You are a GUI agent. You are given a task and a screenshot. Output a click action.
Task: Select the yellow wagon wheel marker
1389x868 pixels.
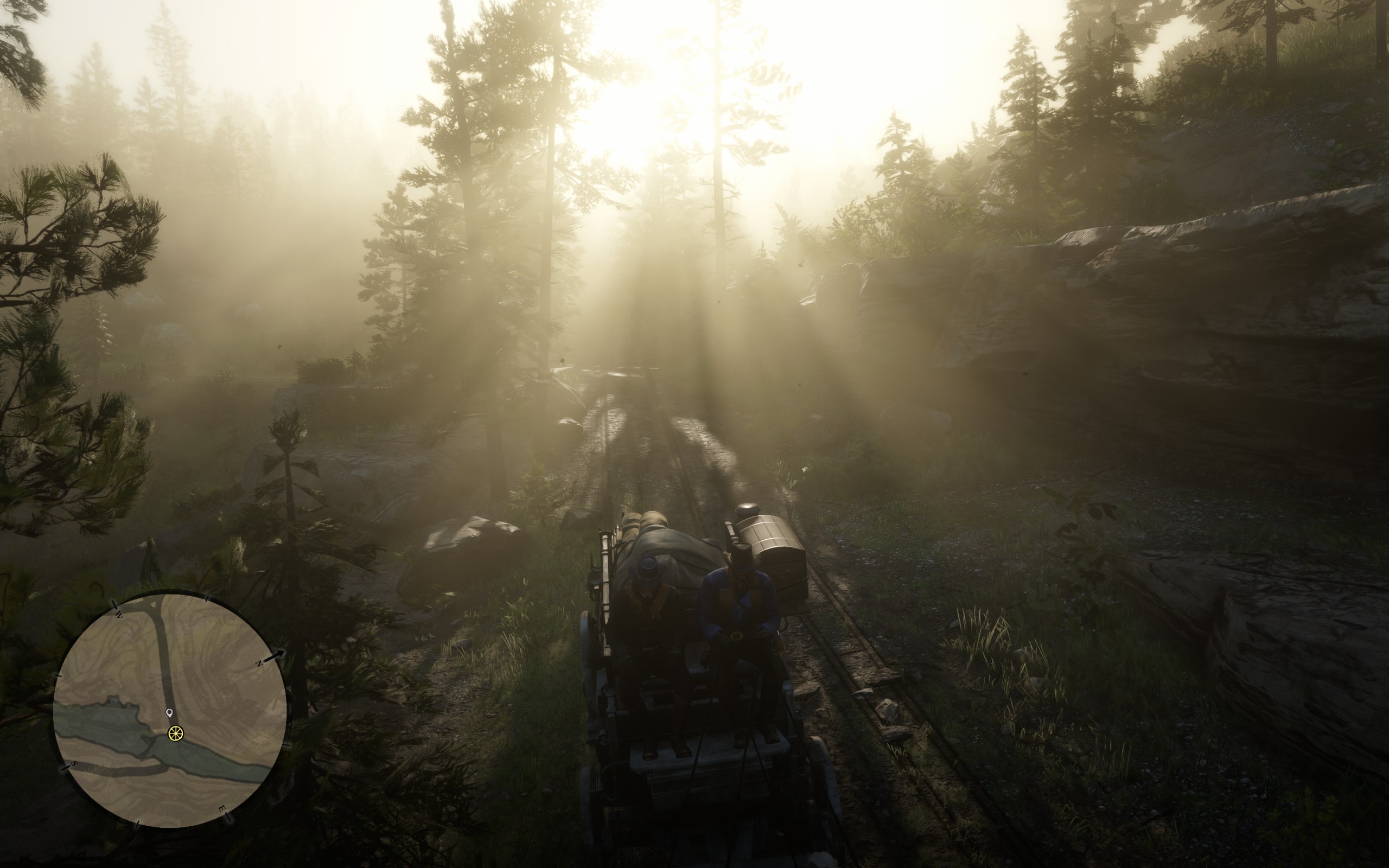(x=176, y=733)
